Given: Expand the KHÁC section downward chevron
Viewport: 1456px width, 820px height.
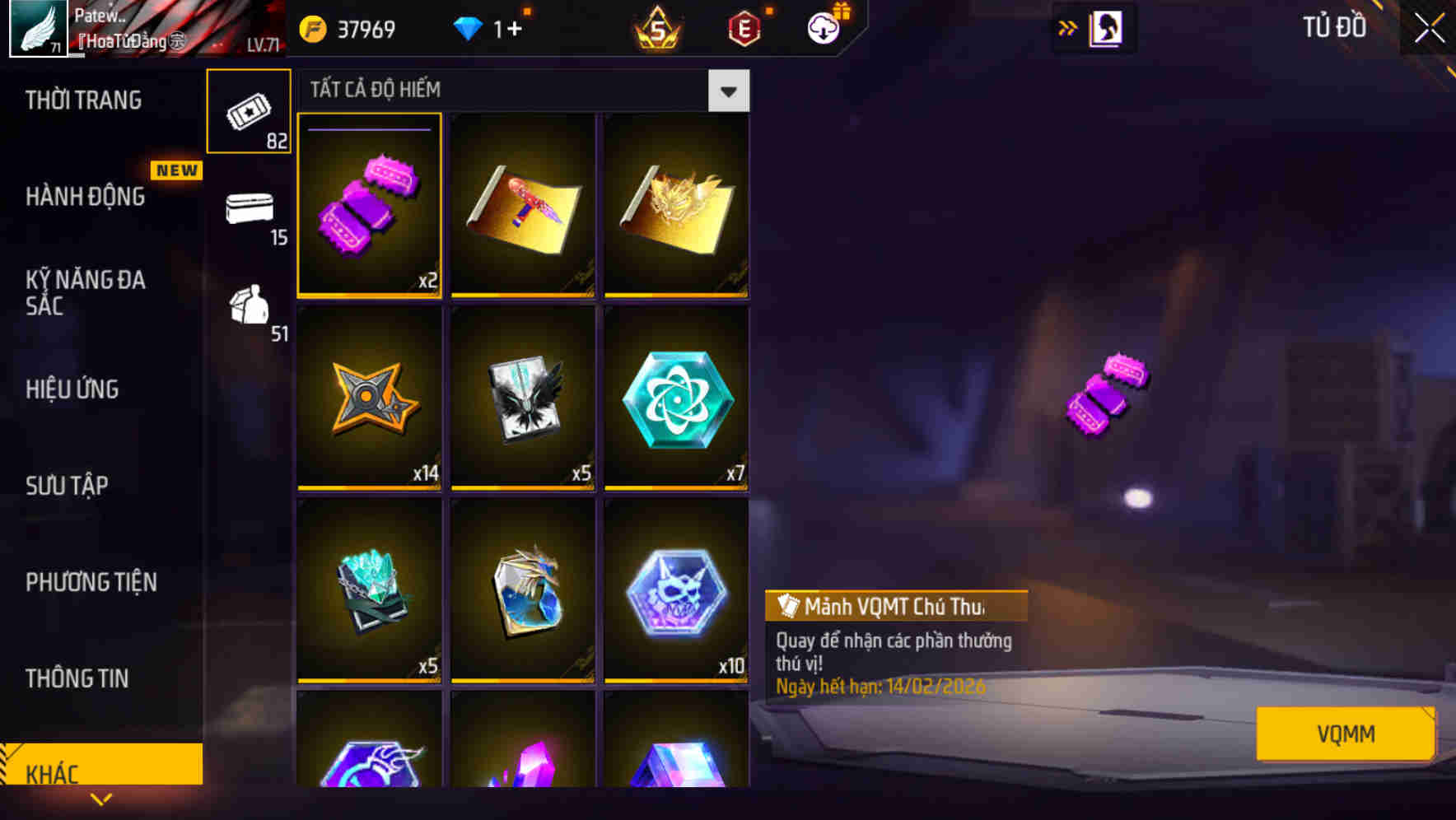Looking at the screenshot, I should tap(101, 799).
